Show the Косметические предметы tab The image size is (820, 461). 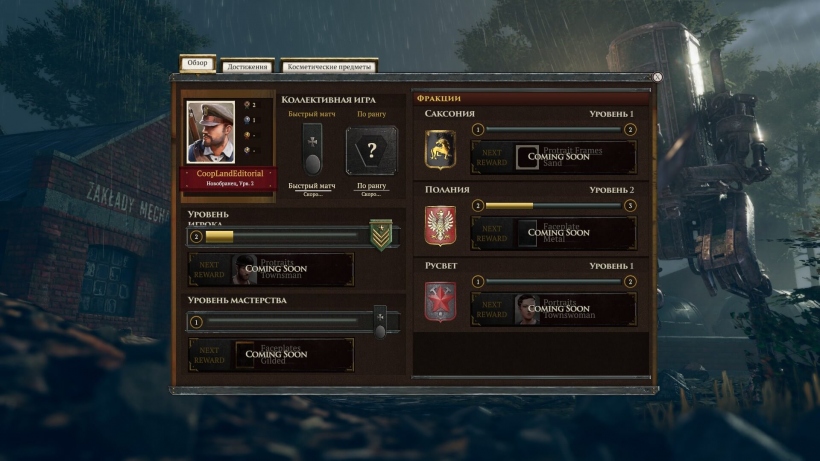[x=329, y=67]
